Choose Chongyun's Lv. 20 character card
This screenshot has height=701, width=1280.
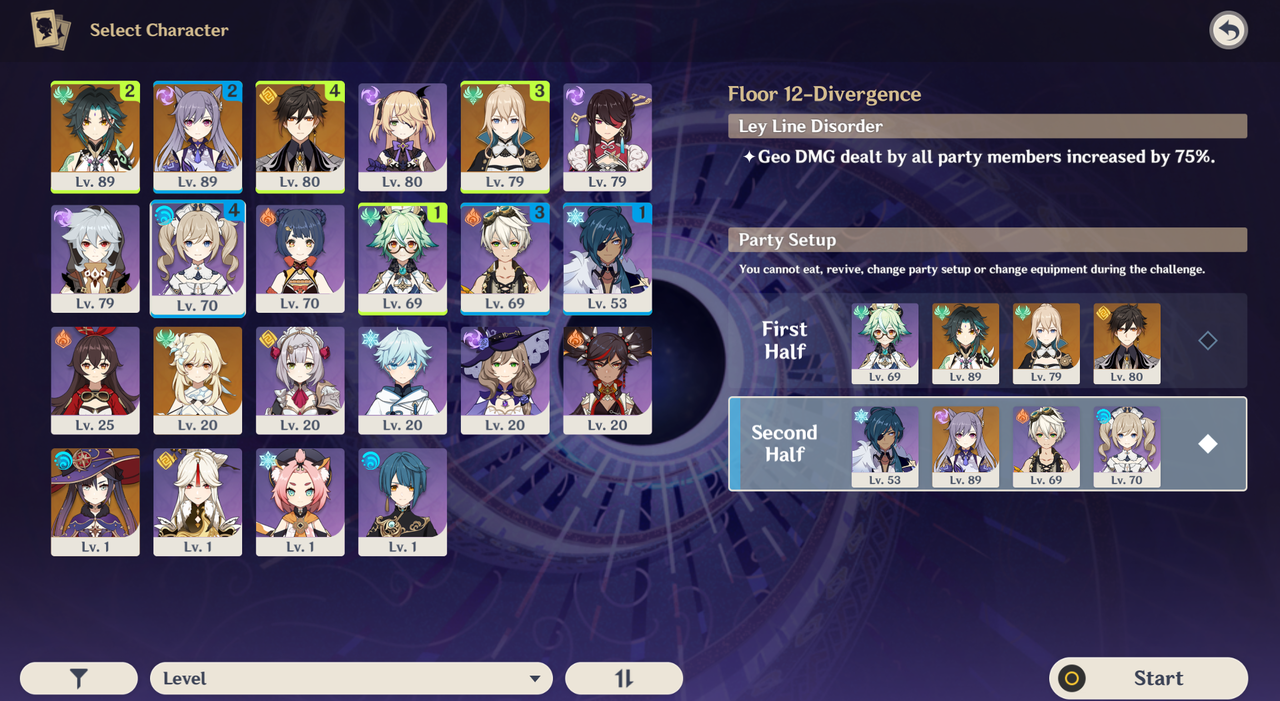(x=403, y=380)
